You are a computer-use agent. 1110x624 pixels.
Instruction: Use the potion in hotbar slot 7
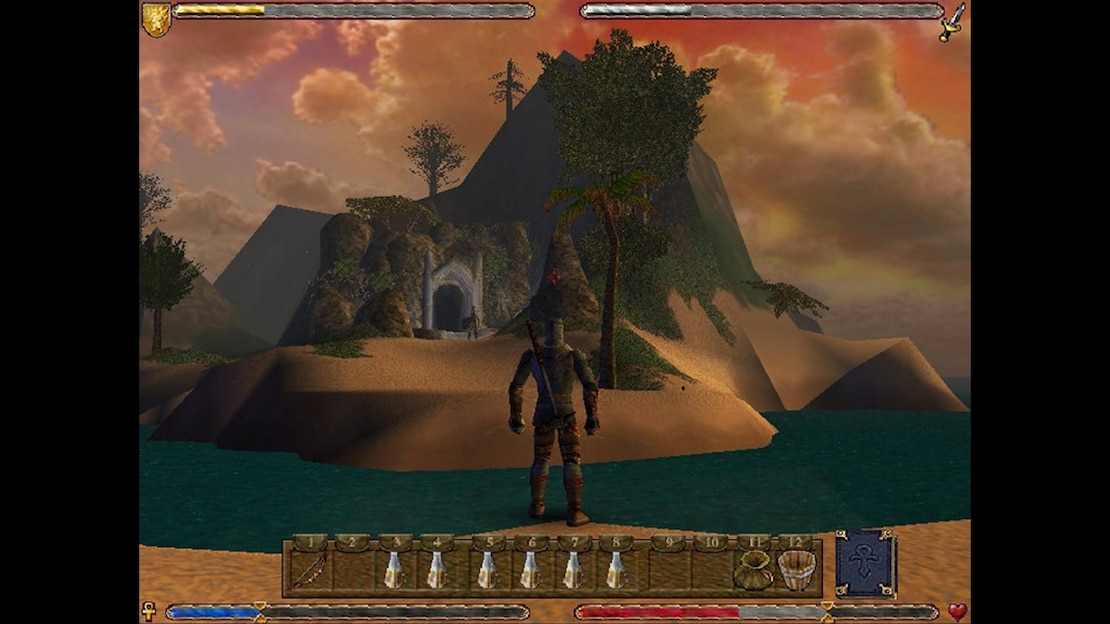574,571
